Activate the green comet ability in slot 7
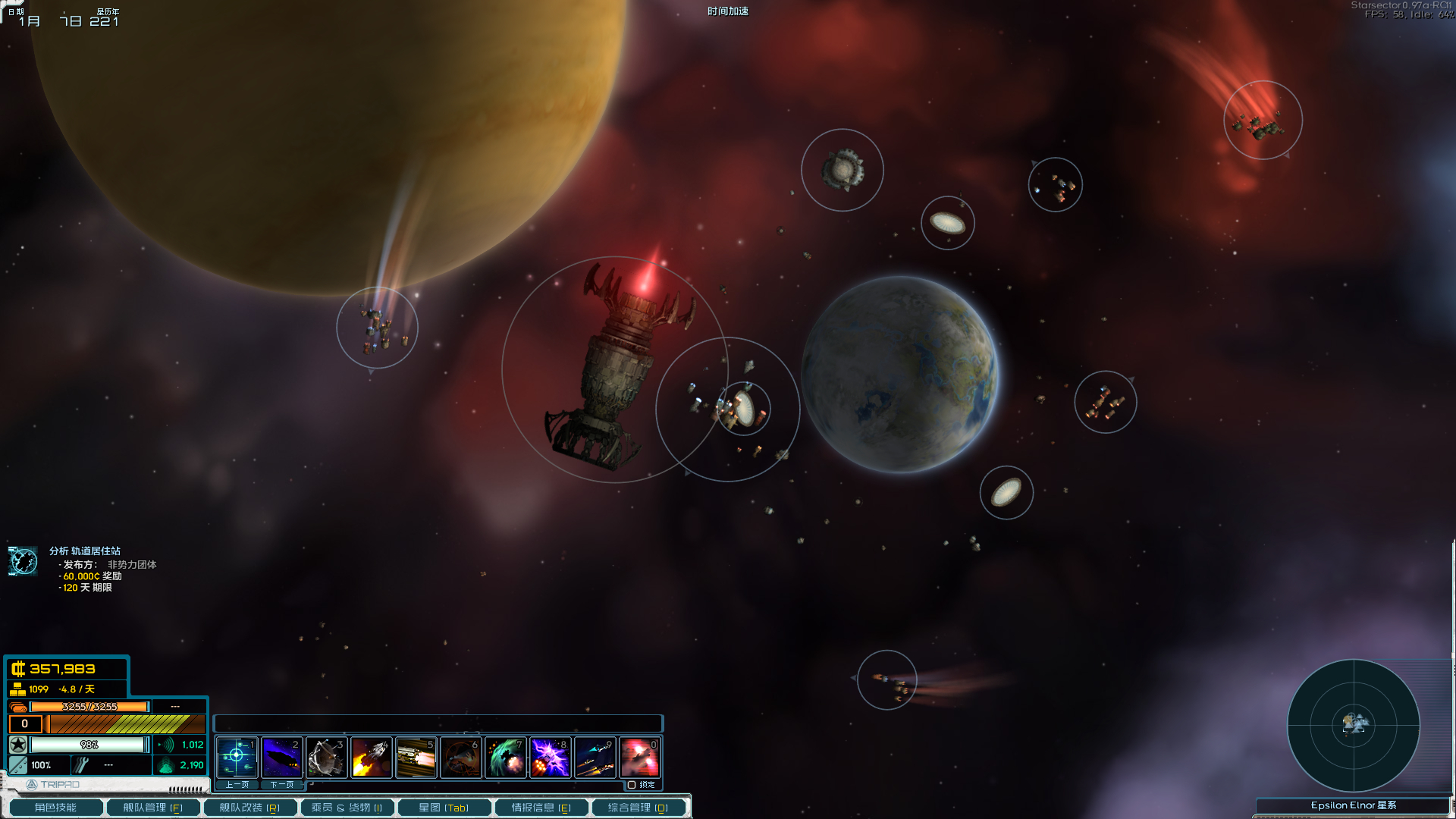Viewport: 1456px width, 819px height. [505, 757]
